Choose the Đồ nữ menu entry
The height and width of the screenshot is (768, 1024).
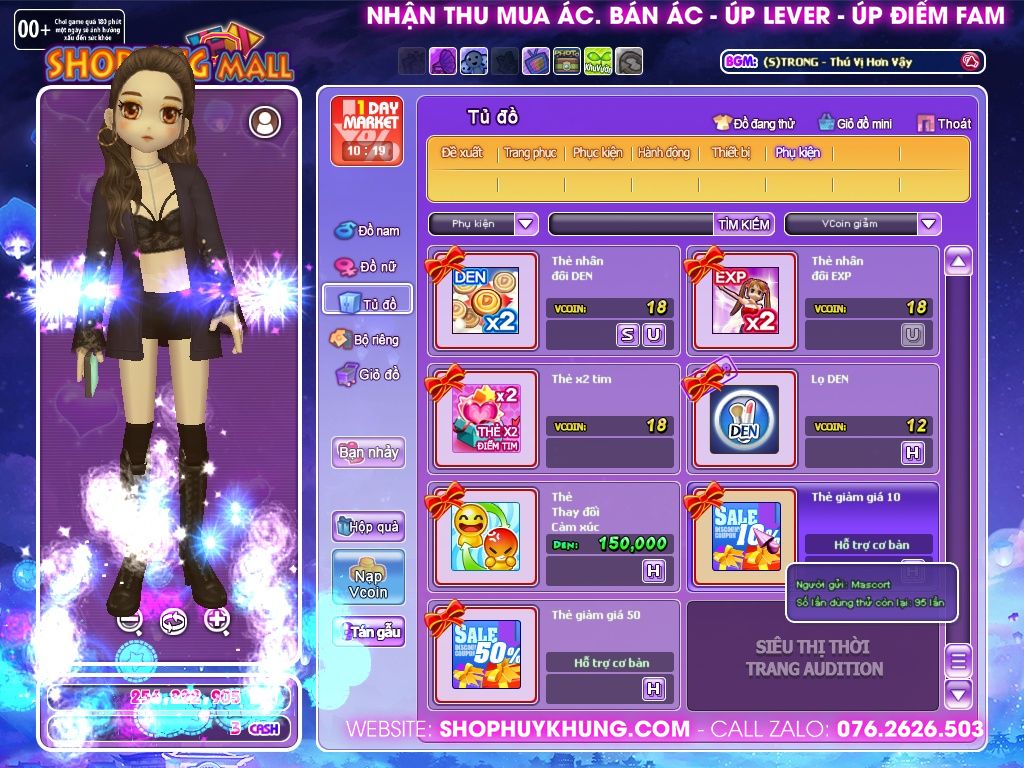pyautogui.click(x=367, y=267)
